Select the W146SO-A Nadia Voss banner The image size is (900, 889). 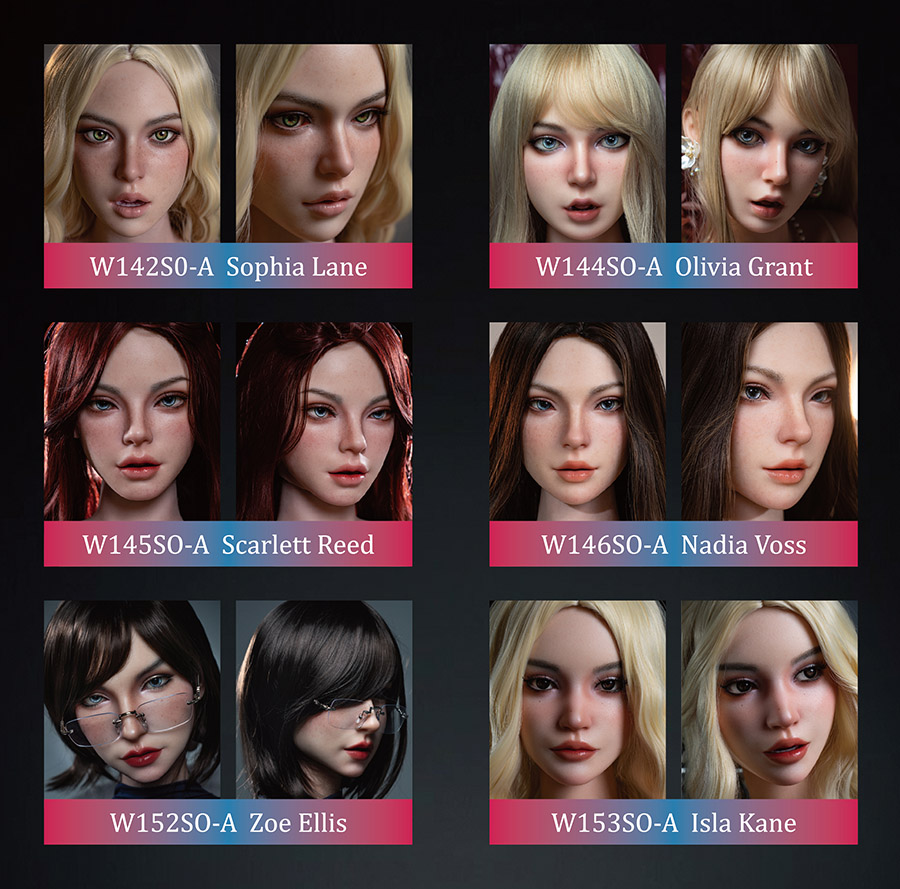coord(673,544)
